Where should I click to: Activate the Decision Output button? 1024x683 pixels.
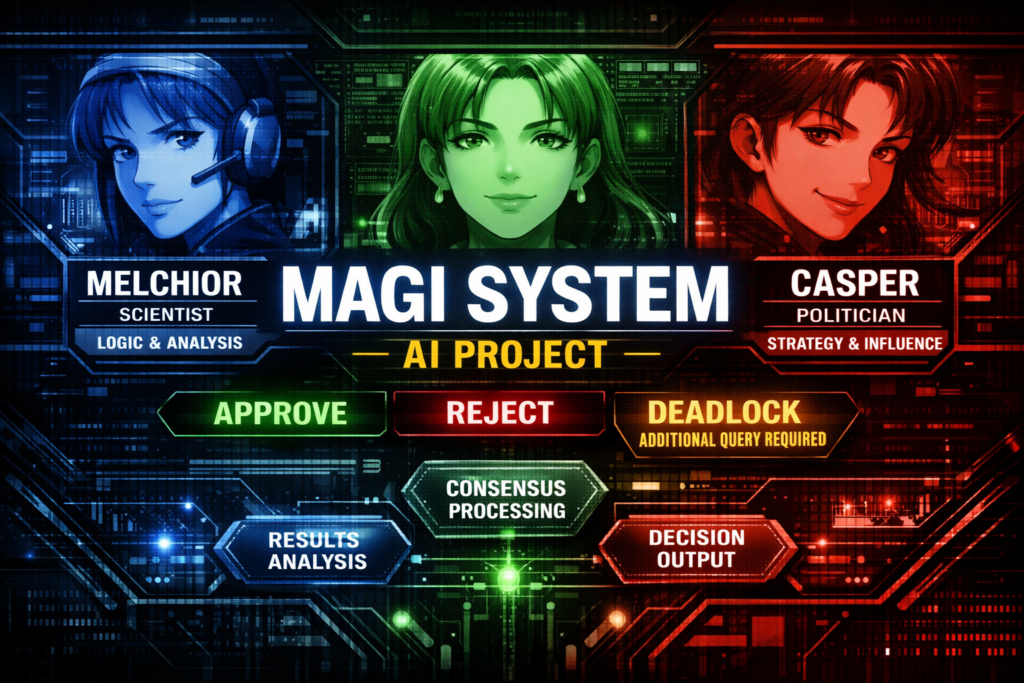coord(697,549)
